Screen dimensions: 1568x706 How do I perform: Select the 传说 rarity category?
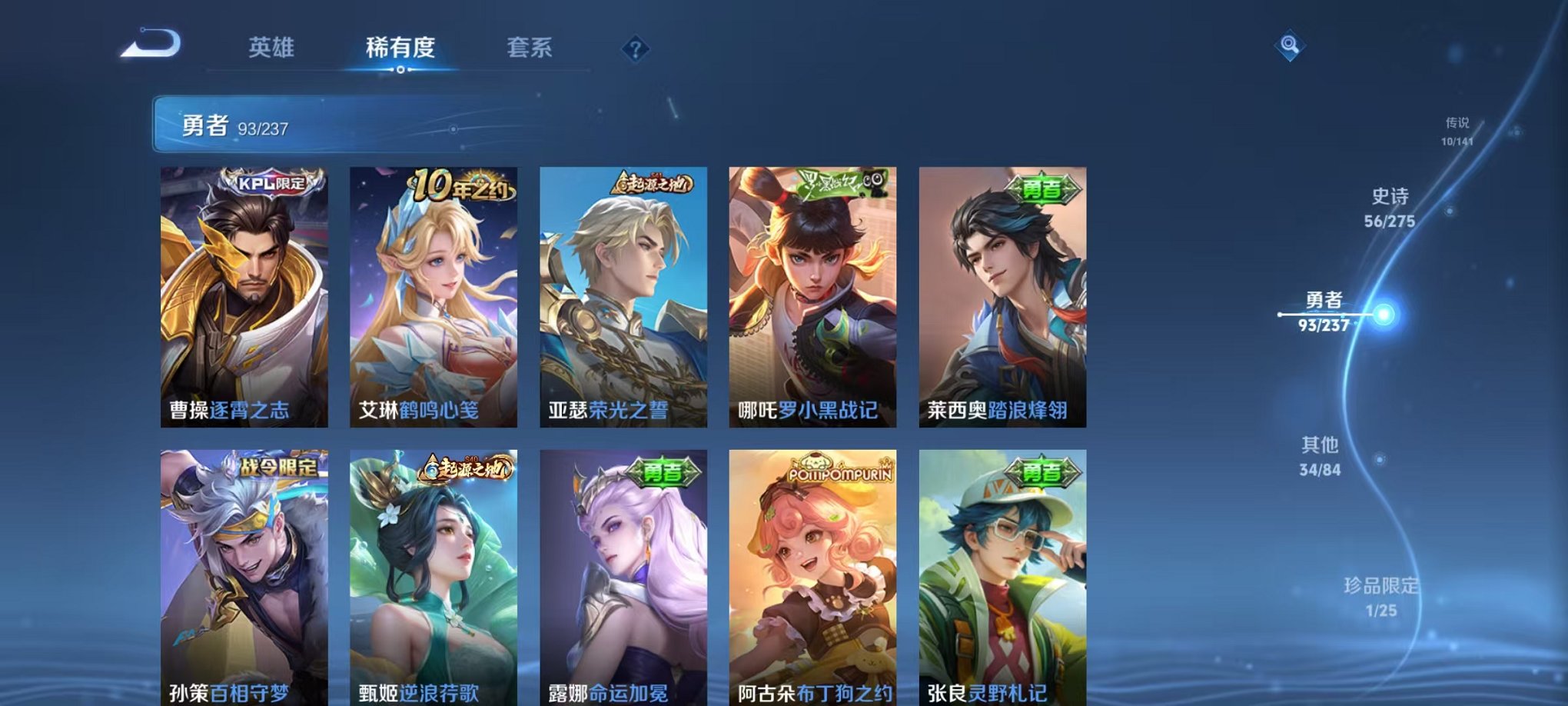[1459, 129]
